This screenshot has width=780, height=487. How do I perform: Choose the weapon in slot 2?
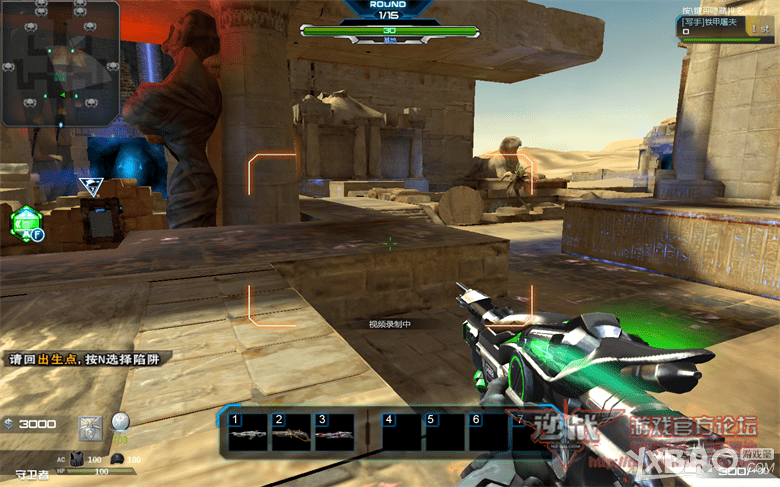click(290, 433)
